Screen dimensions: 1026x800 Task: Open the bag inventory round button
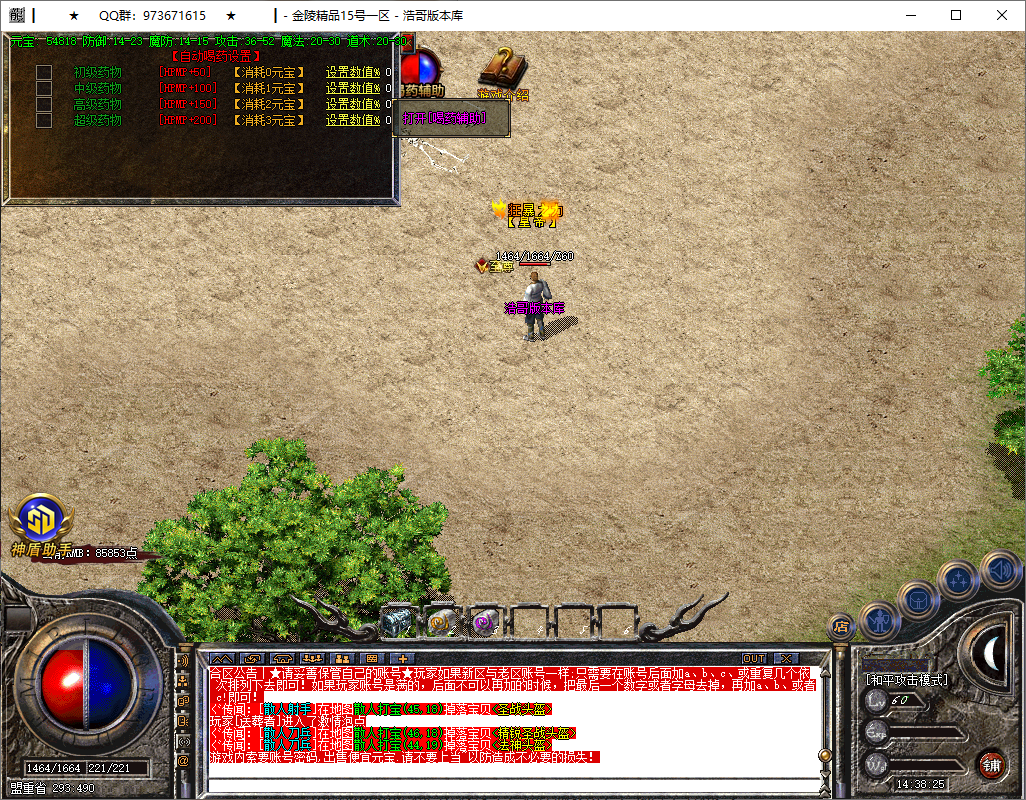pos(917,601)
